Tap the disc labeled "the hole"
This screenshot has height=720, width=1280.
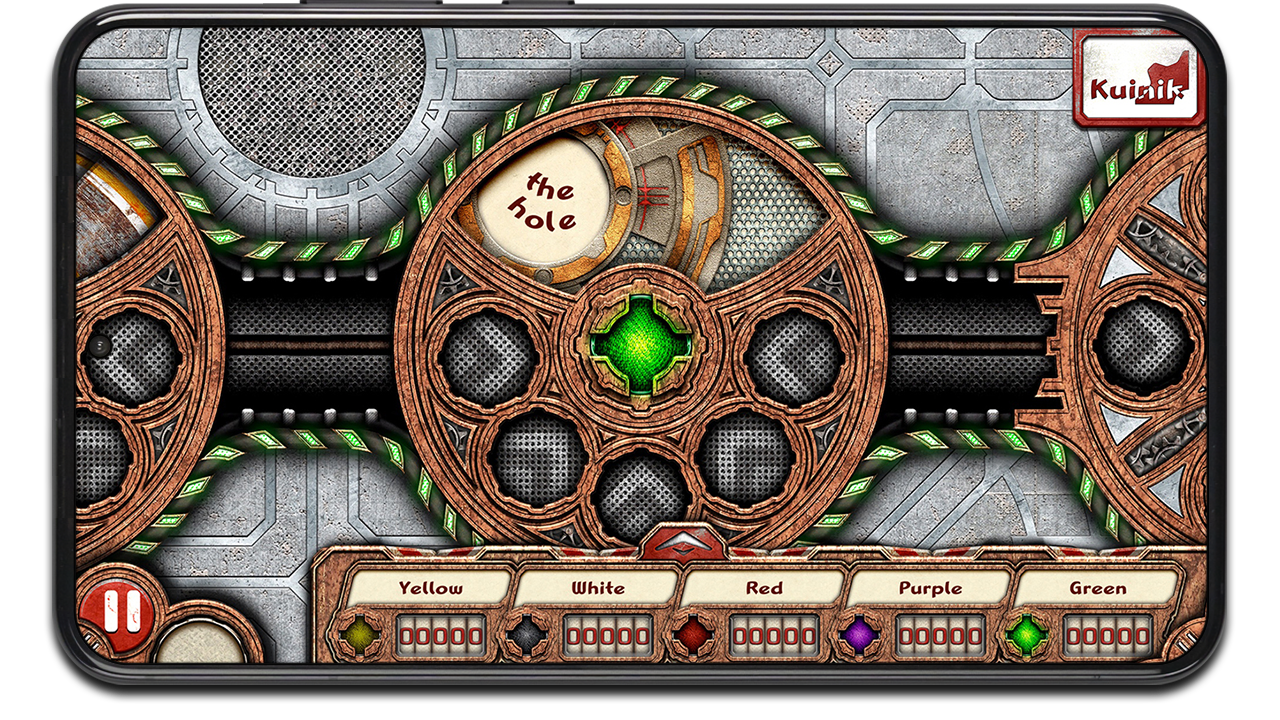[x=543, y=199]
